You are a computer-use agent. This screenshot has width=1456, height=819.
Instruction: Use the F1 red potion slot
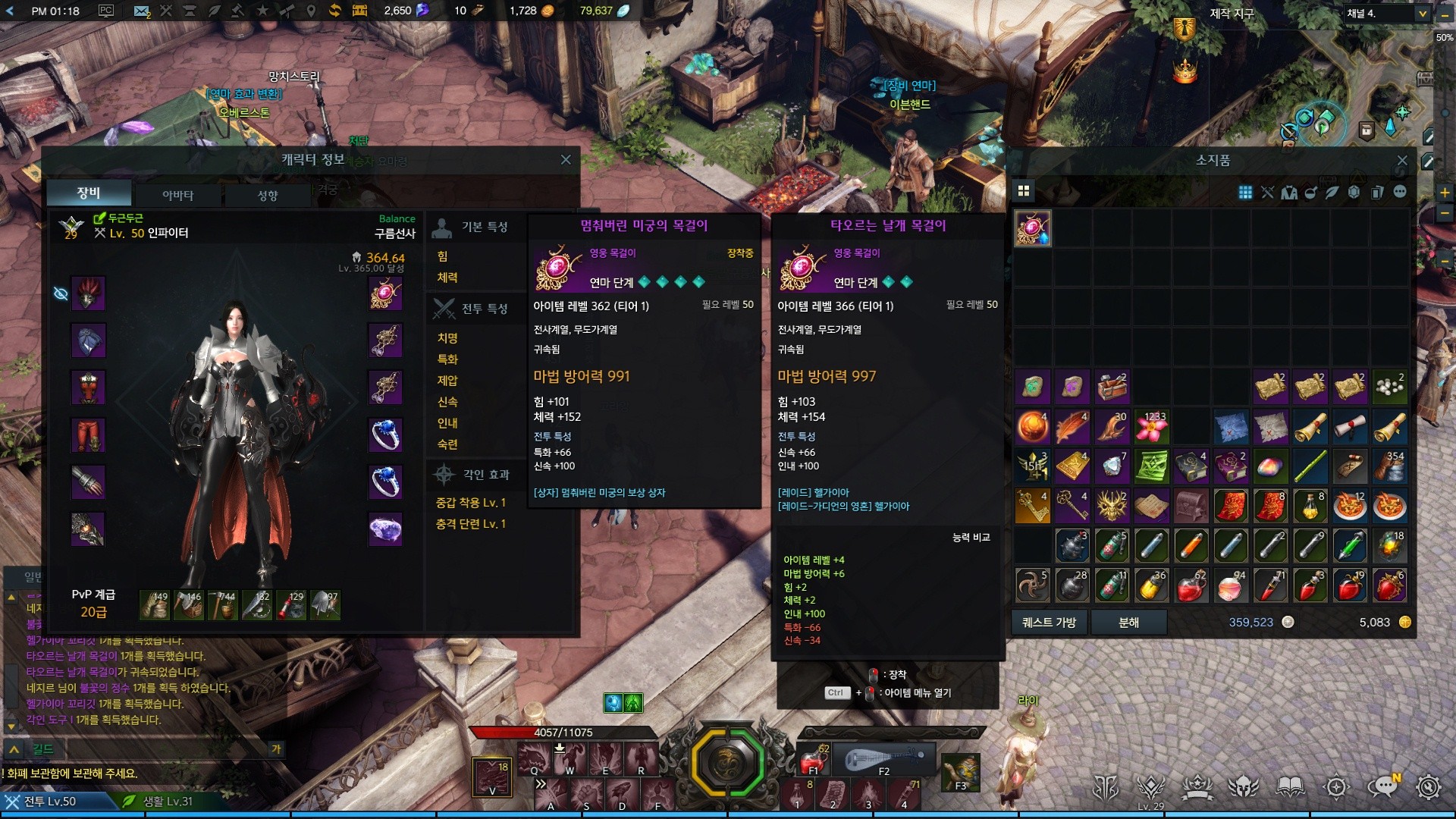(813, 758)
